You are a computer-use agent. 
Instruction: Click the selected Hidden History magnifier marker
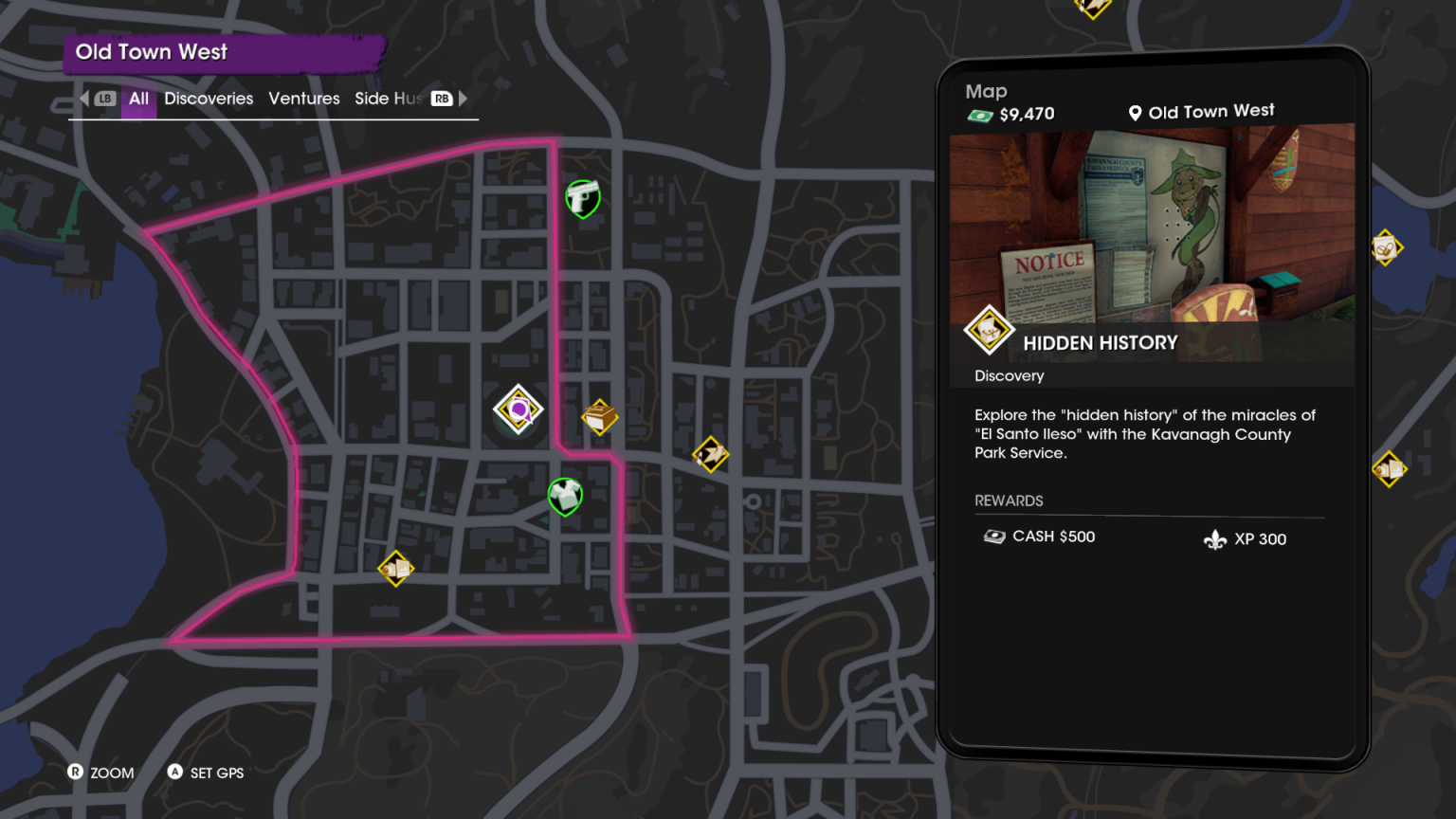518,407
